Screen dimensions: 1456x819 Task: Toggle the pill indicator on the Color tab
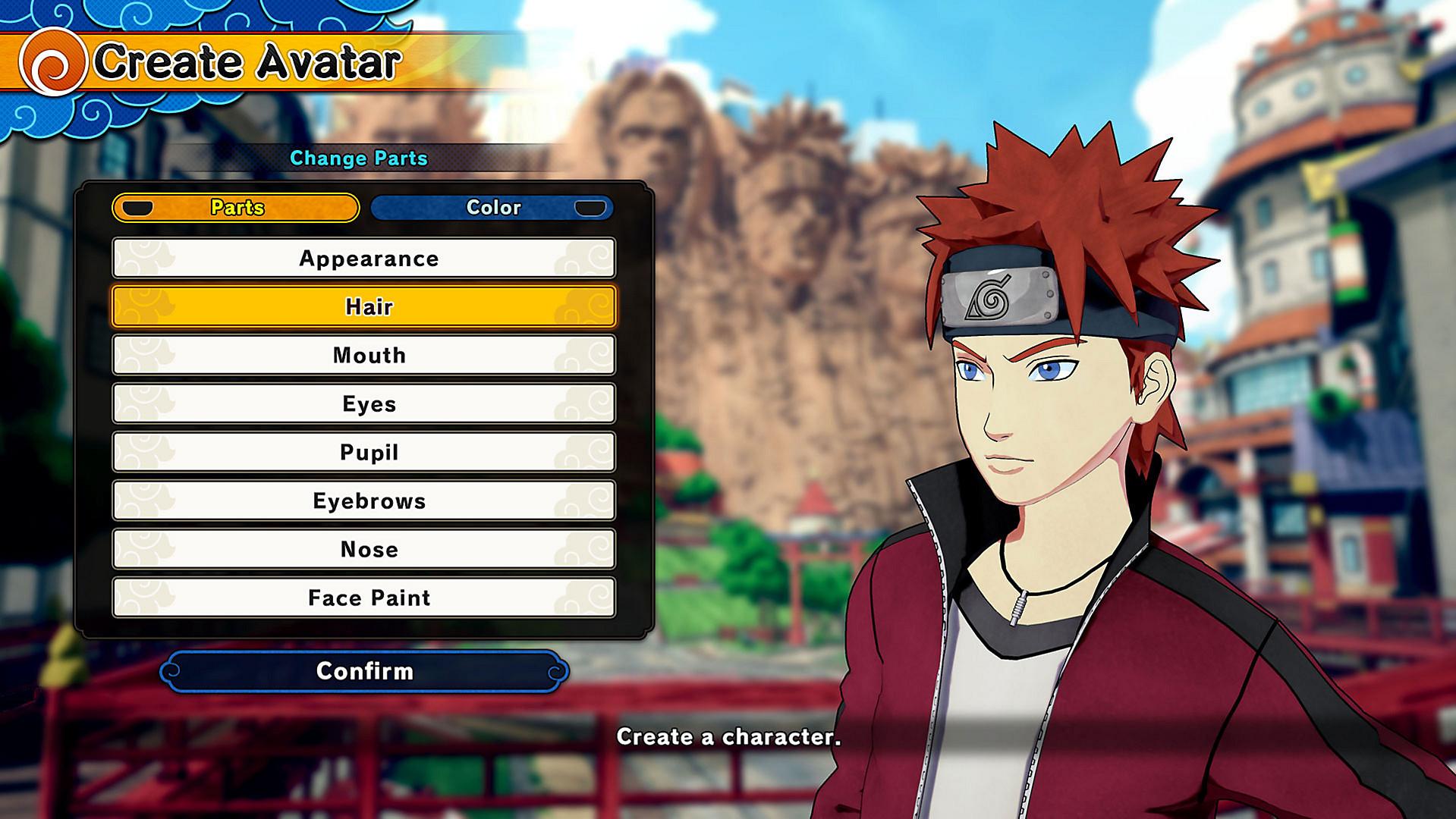pos(588,207)
